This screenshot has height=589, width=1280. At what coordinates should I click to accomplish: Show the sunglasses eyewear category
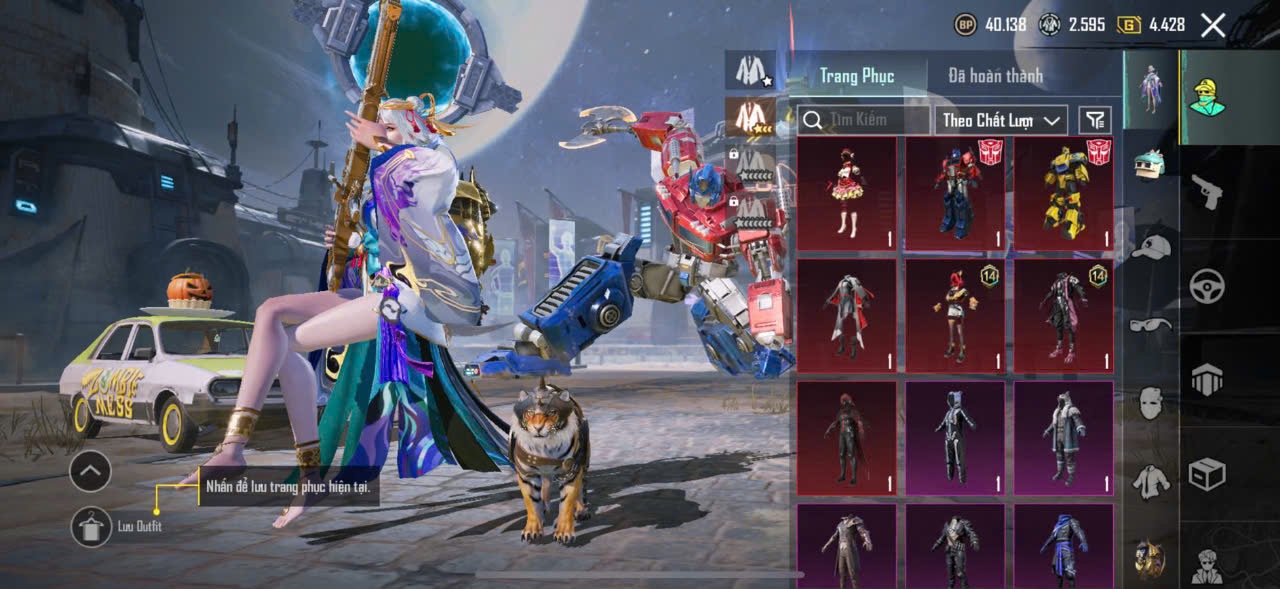point(1151,324)
